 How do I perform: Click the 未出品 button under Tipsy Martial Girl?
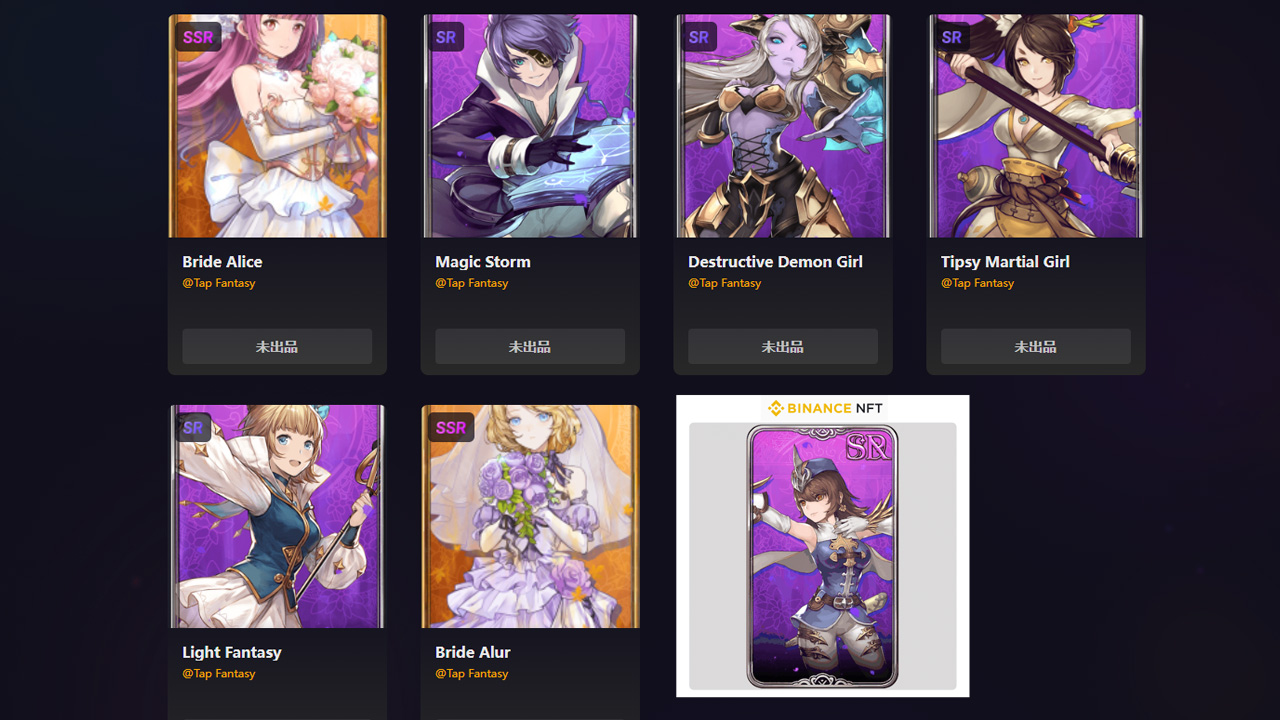pyautogui.click(x=1035, y=346)
